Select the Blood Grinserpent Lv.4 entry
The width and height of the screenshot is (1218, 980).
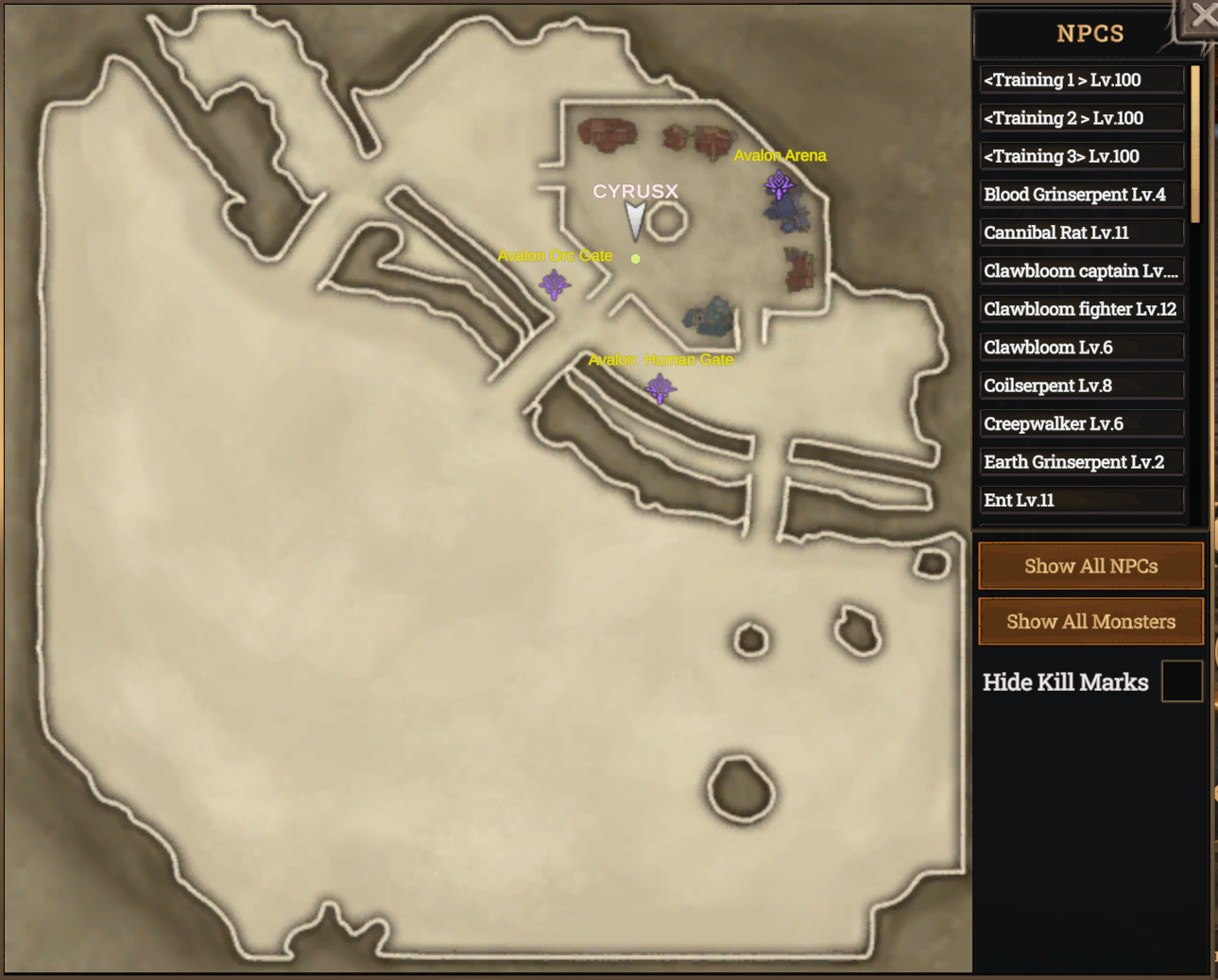(x=1081, y=194)
